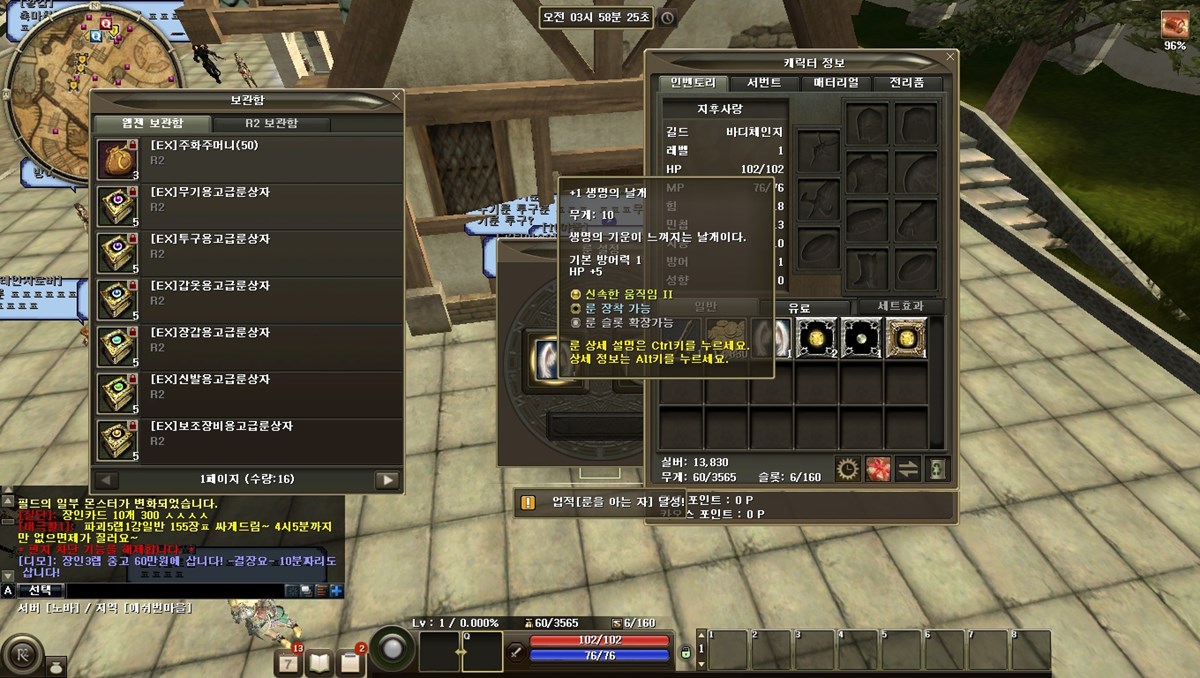
Task: Show the 전리품 tab
Action: (907, 83)
